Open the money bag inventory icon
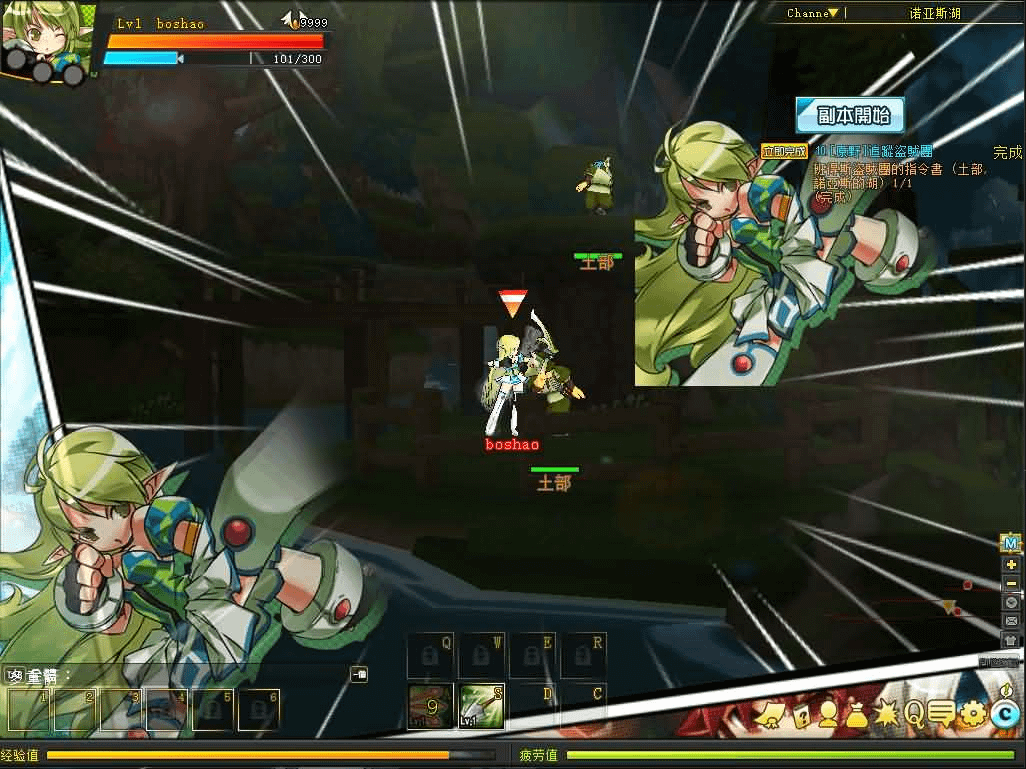The width and height of the screenshot is (1026, 769). tap(857, 714)
